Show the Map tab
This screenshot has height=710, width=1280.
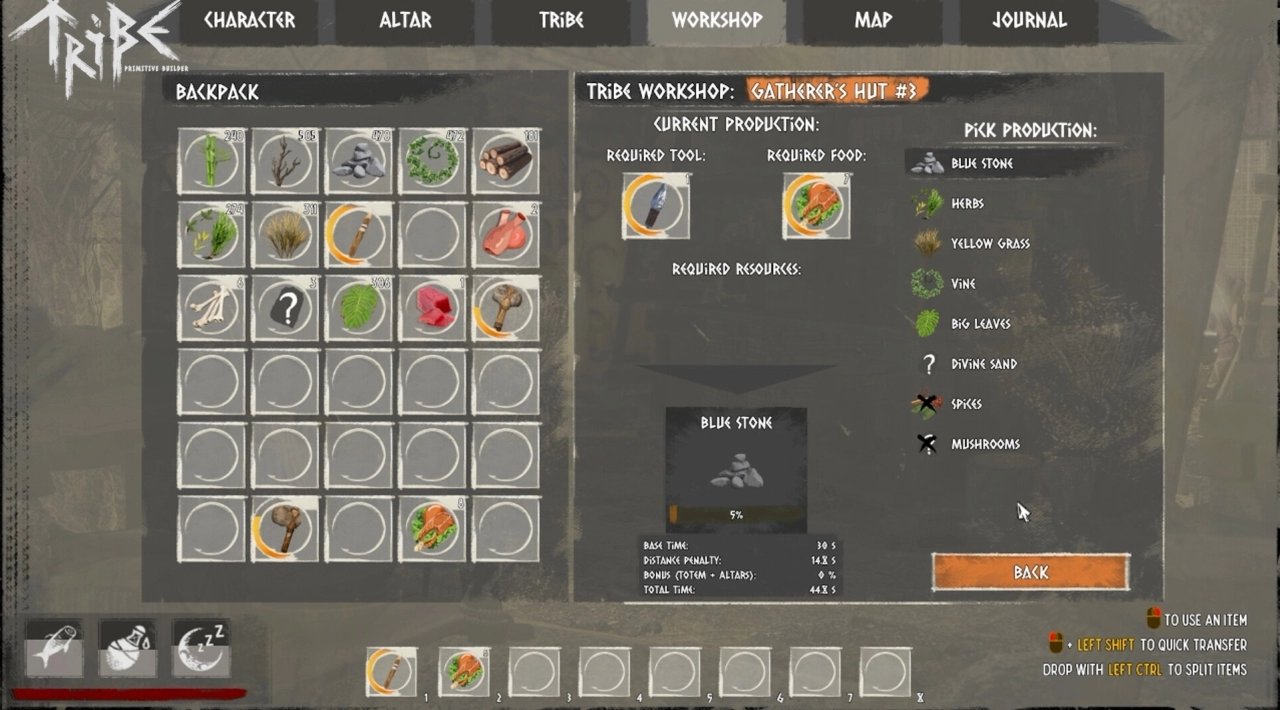(x=873, y=21)
